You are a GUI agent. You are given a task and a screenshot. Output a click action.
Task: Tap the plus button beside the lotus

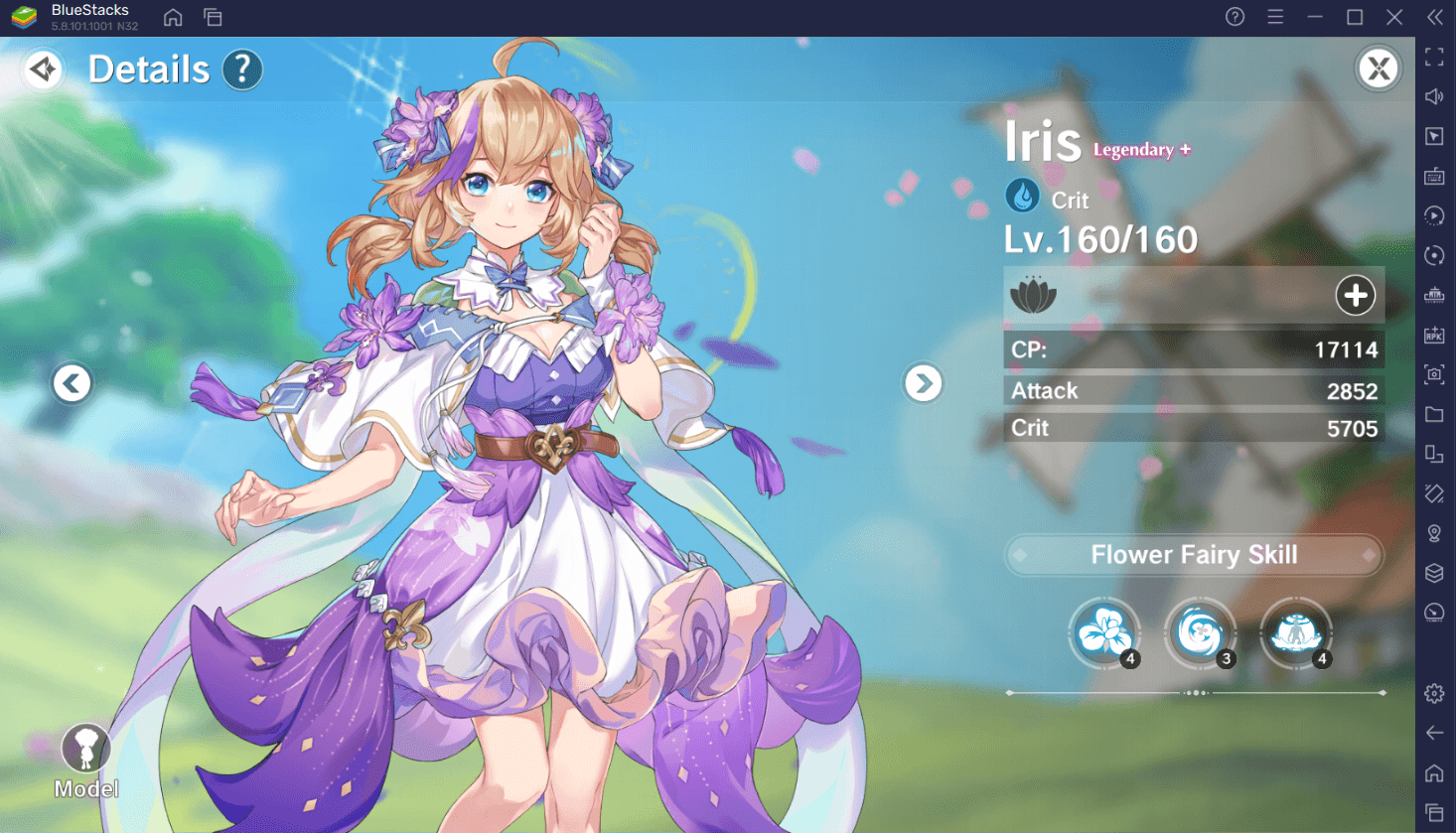(1355, 295)
